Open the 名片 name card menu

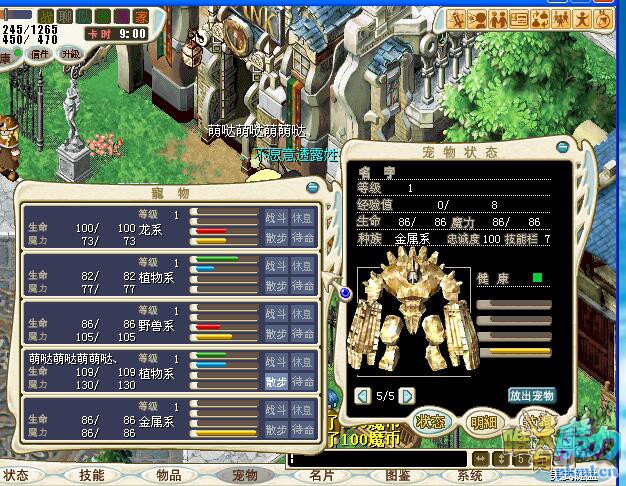(321, 476)
